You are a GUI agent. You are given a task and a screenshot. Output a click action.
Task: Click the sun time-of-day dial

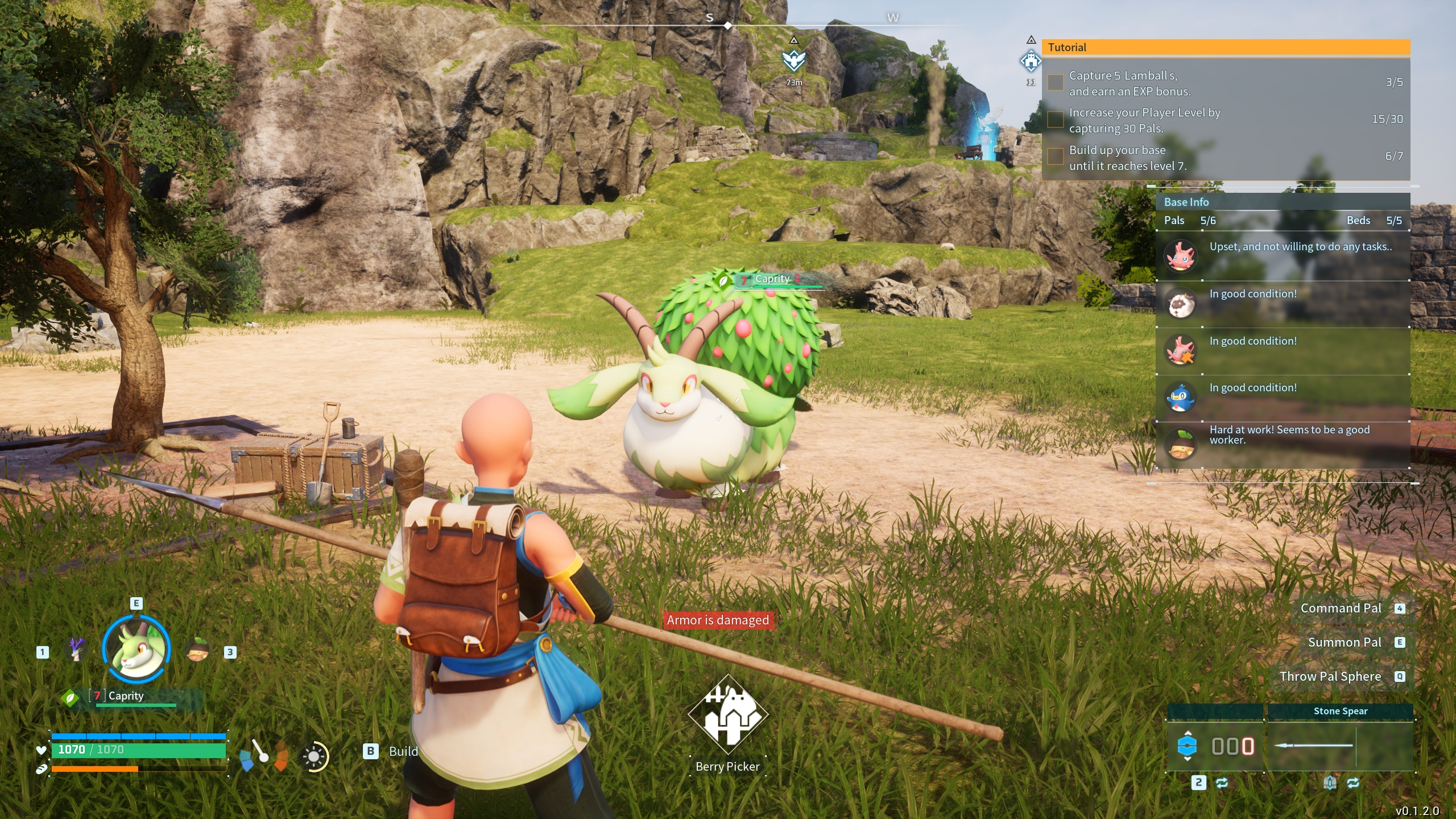click(x=314, y=756)
